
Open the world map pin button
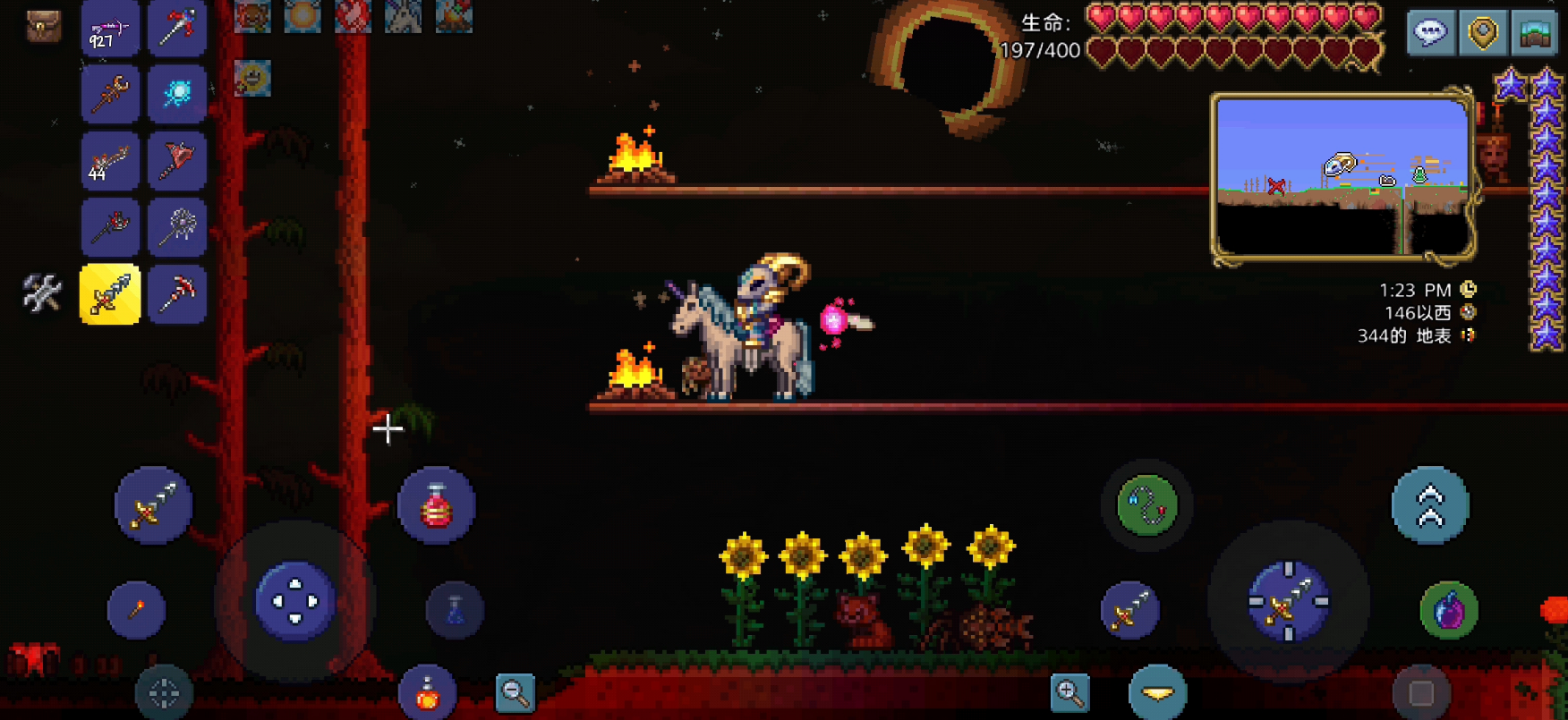(x=1483, y=34)
